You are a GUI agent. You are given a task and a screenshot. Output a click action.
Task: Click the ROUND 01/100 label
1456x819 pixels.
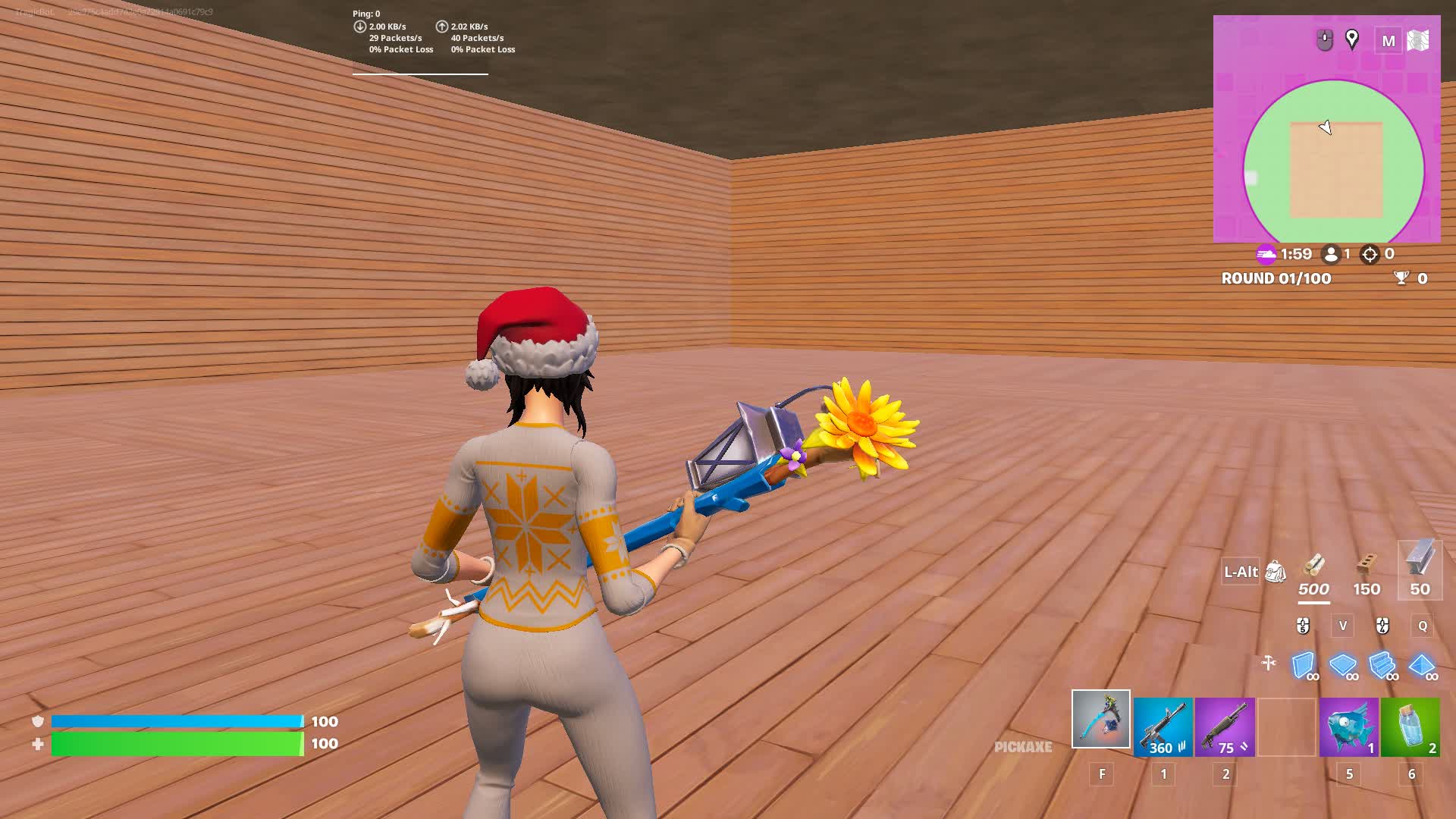click(x=1275, y=278)
